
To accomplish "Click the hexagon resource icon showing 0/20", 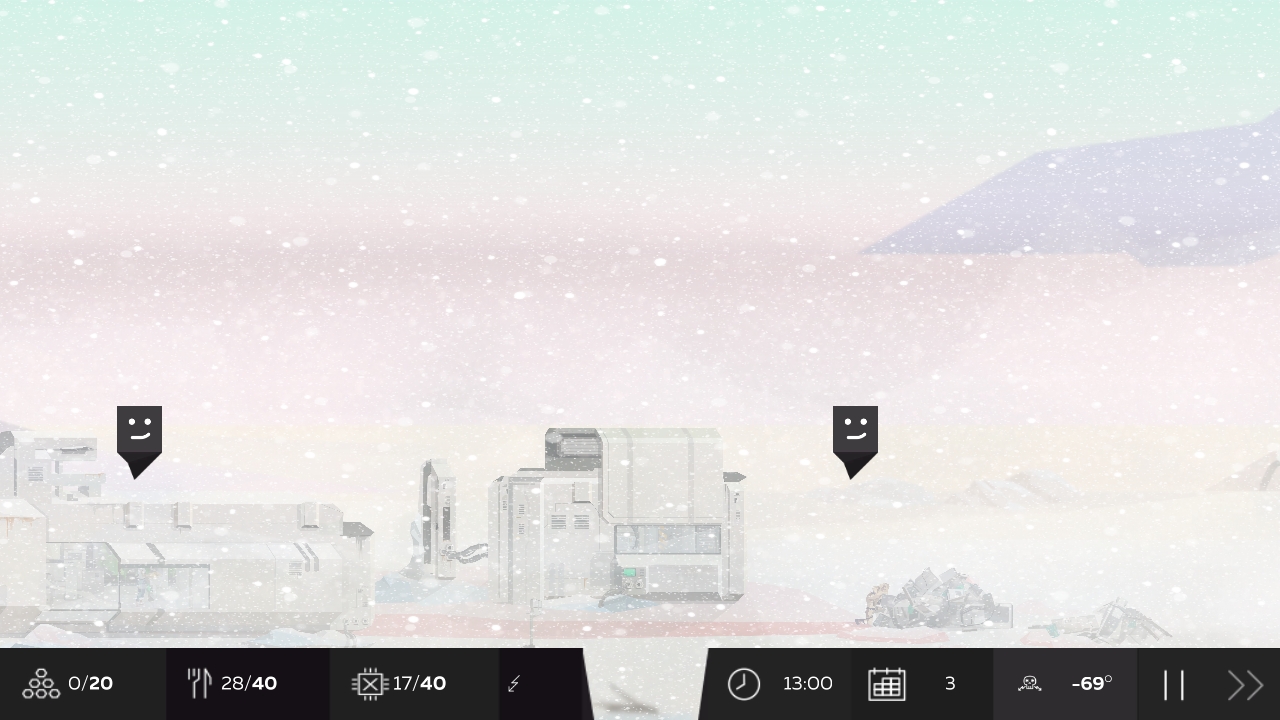I will [x=40, y=683].
